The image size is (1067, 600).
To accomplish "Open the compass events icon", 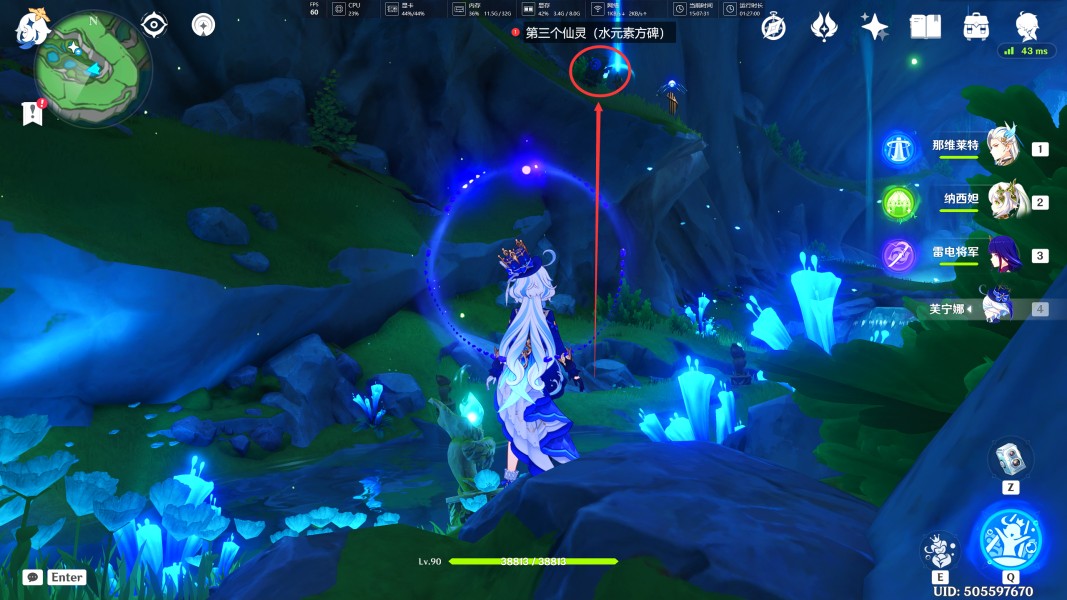I will 773,27.
